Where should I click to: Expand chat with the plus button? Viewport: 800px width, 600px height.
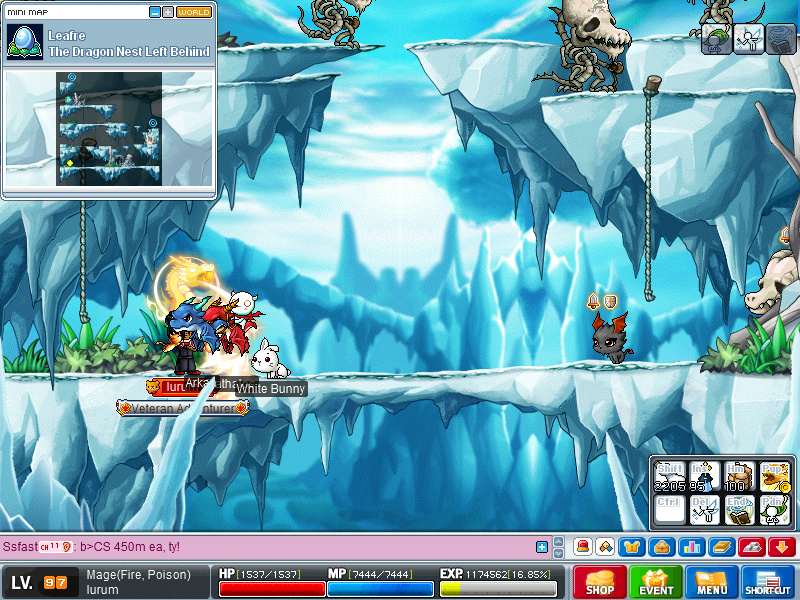542,547
